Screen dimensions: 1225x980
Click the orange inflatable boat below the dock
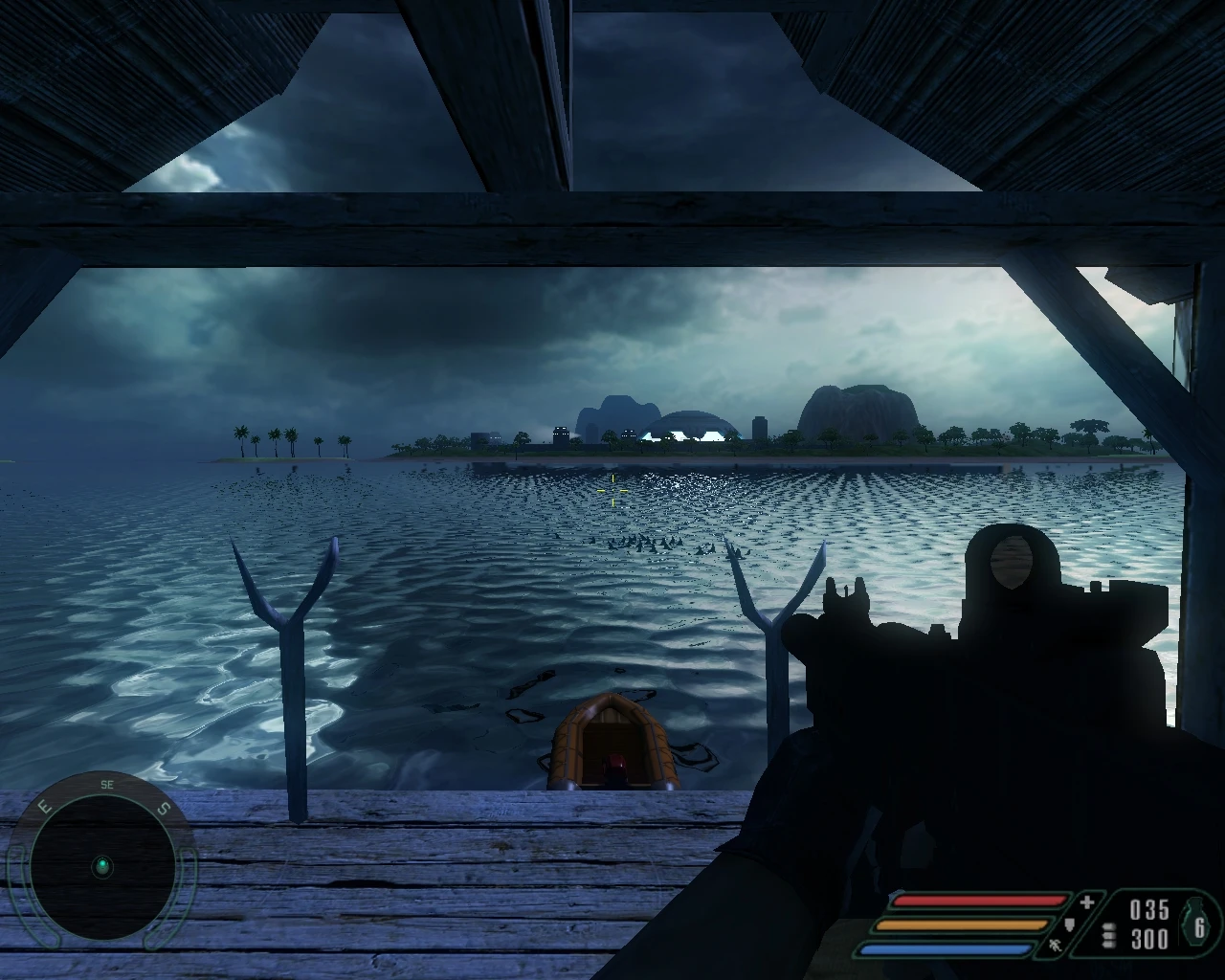(612, 742)
